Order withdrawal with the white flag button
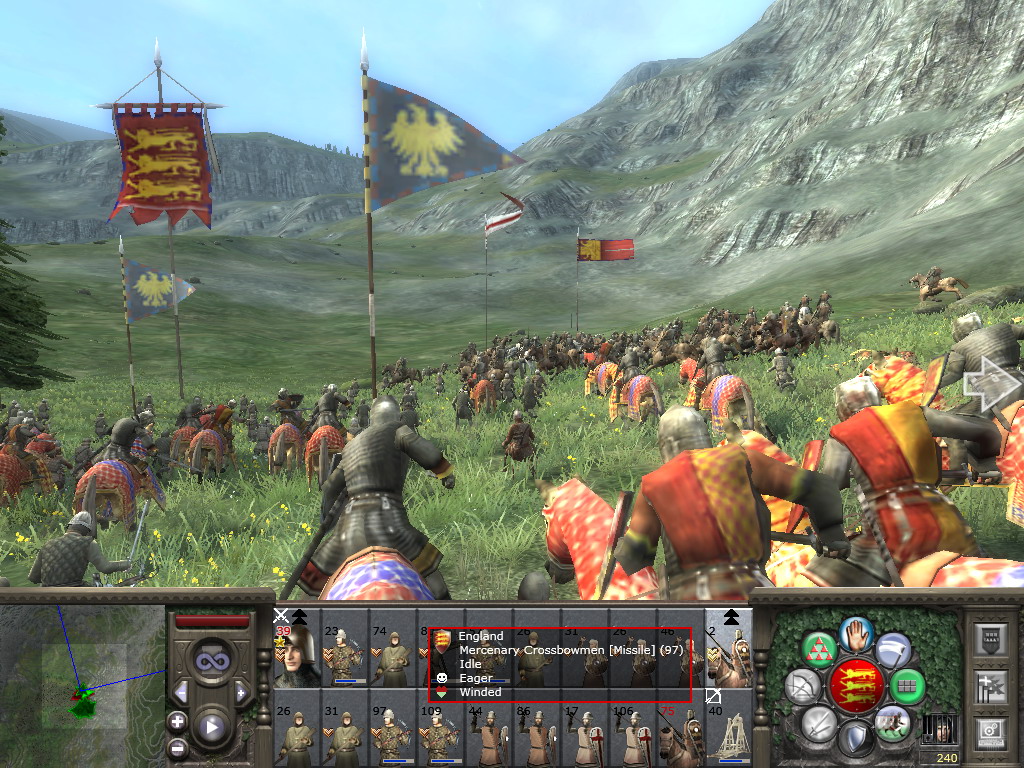This screenshot has height=768, width=1024. click(893, 650)
